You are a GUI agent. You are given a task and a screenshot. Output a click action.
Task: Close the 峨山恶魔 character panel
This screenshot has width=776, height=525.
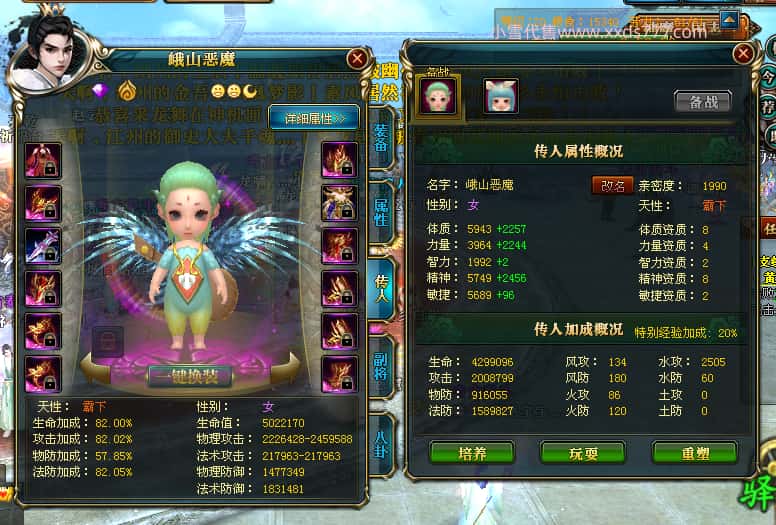pyautogui.click(x=357, y=59)
